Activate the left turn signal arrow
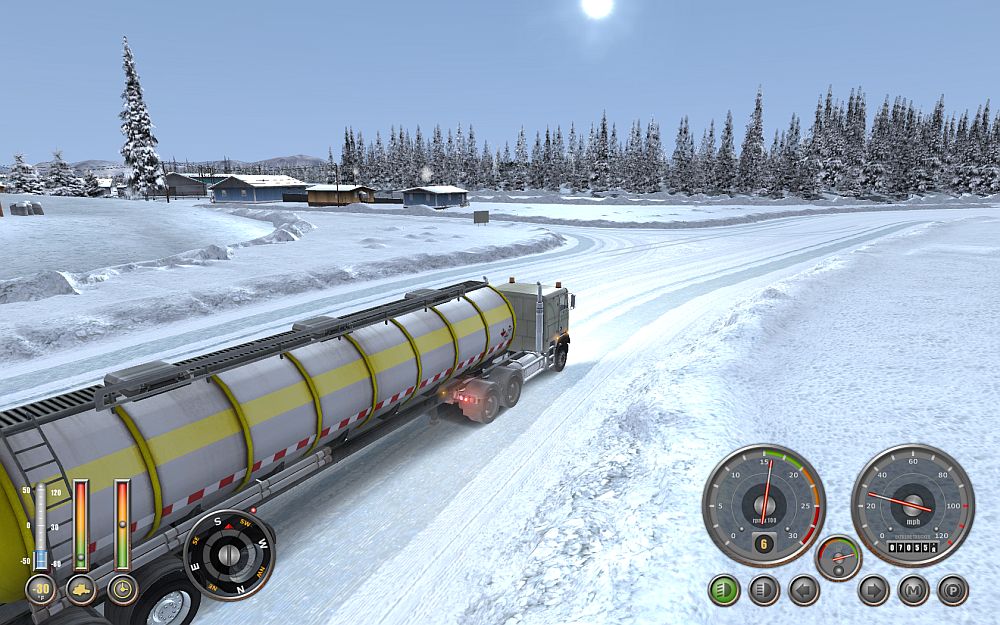This screenshot has height=625, width=1000. click(x=804, y=590)
